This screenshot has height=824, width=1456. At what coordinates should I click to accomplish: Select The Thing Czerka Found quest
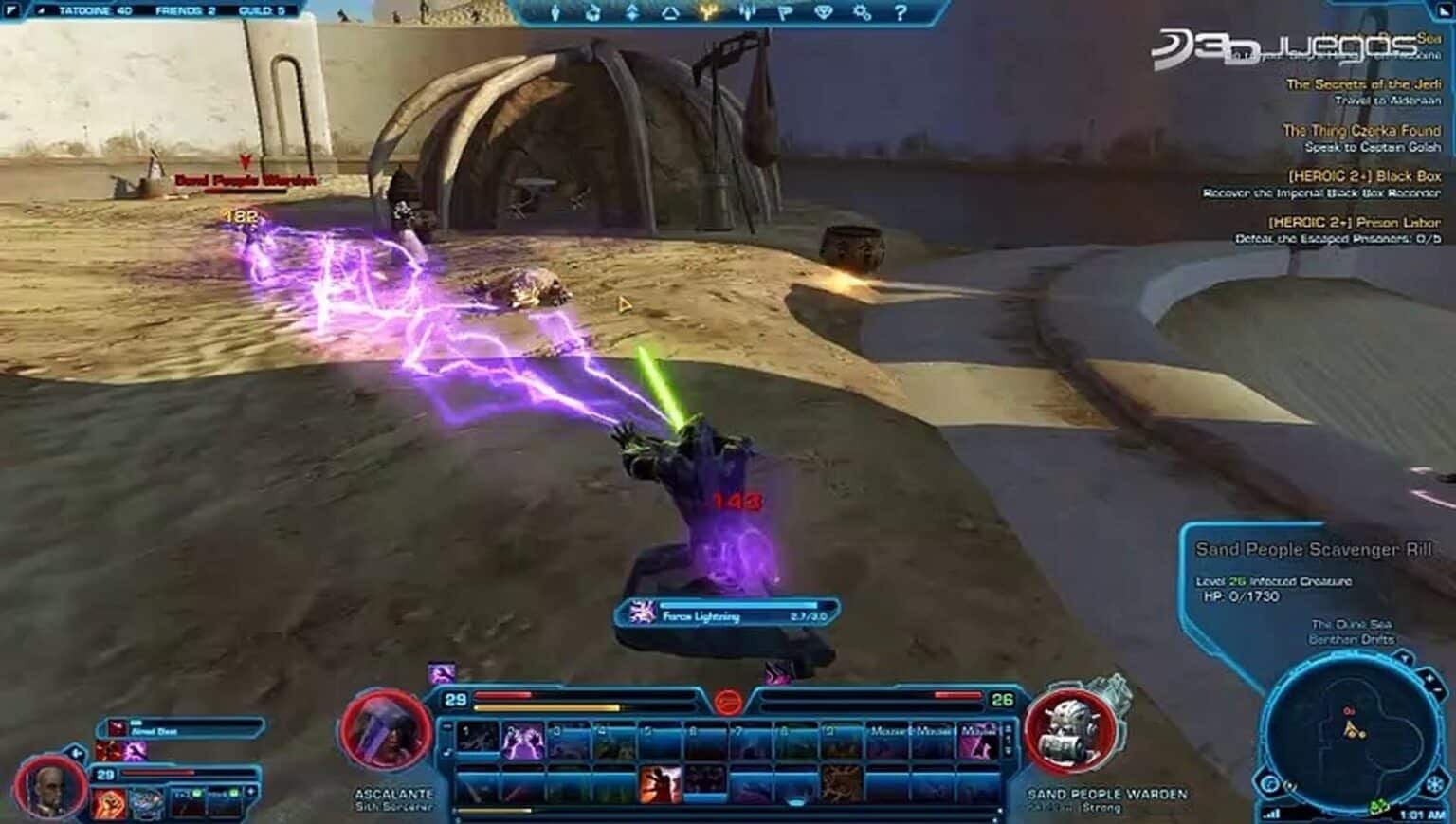tap(1361, 131)
